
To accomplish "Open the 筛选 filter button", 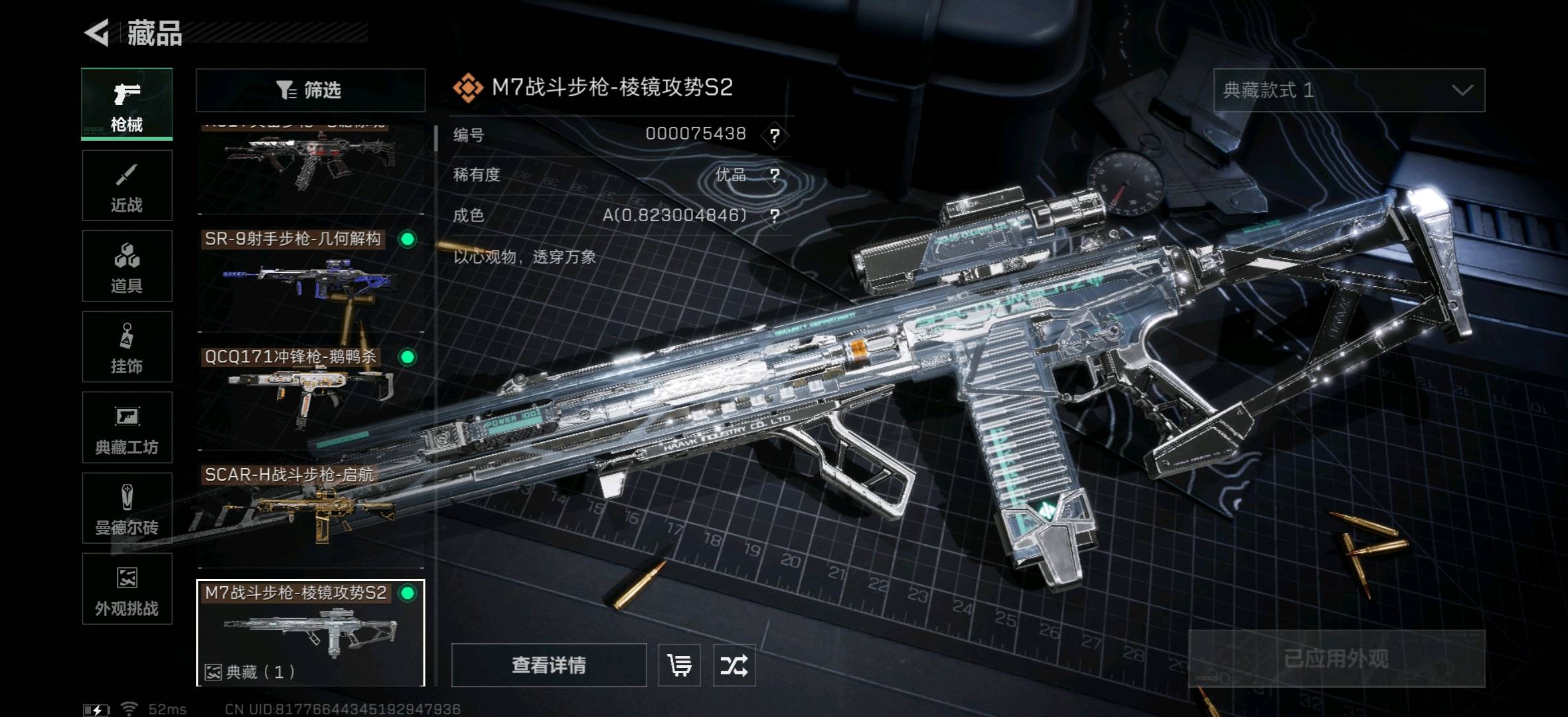I will click(x=310, y=90).
